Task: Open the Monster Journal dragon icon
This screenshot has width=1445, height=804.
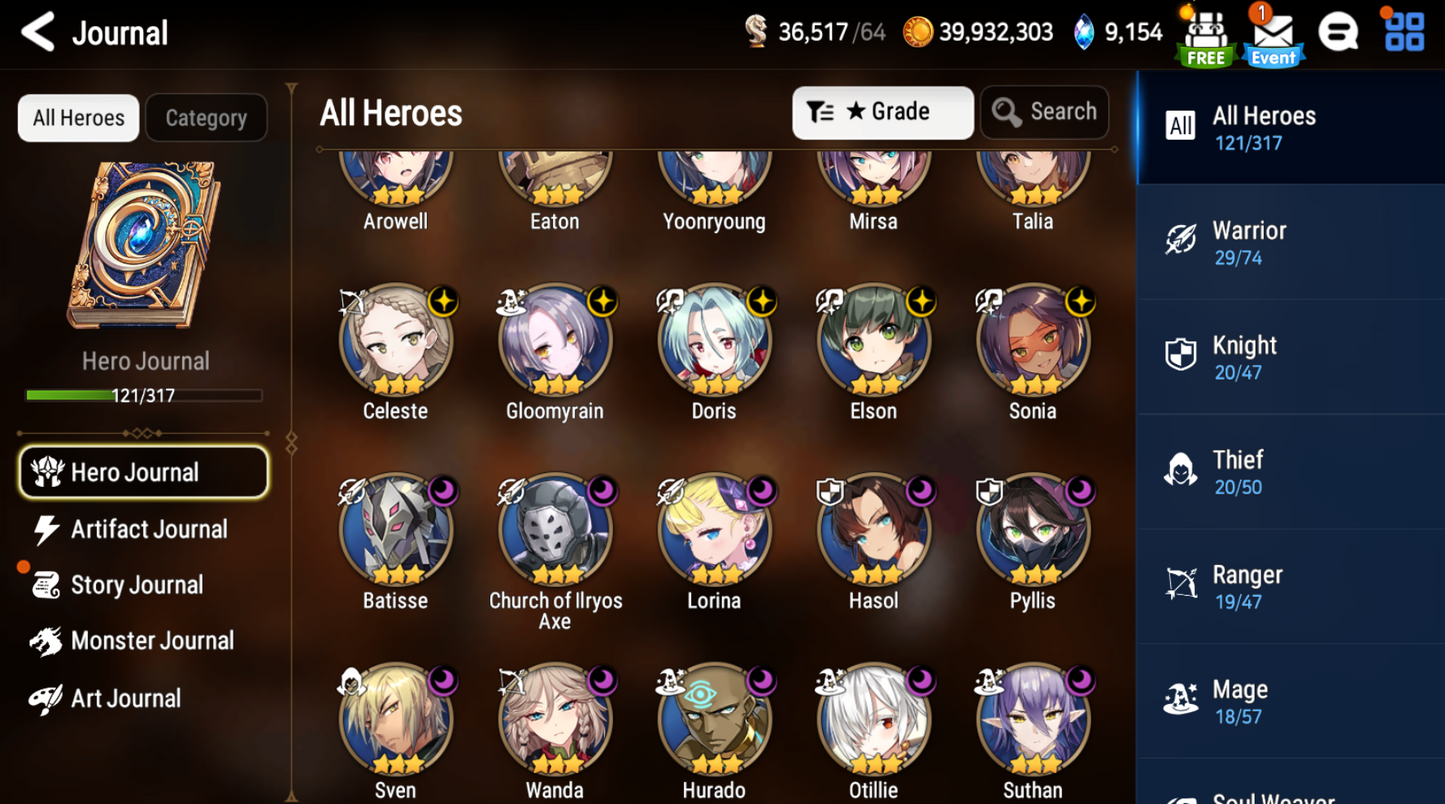Action: (44, 640)
